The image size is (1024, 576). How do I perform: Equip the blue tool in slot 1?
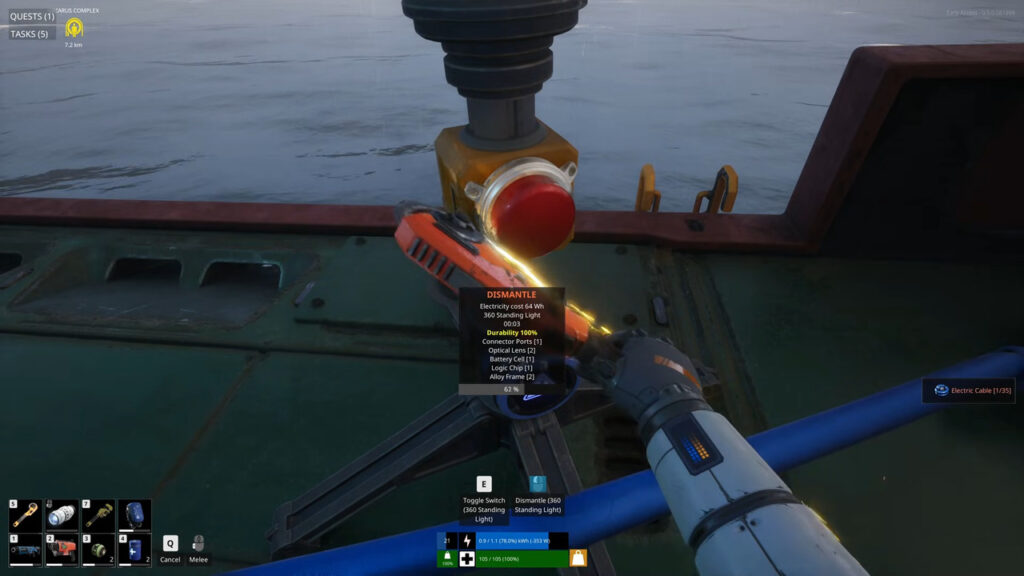(x=26, y=550)
